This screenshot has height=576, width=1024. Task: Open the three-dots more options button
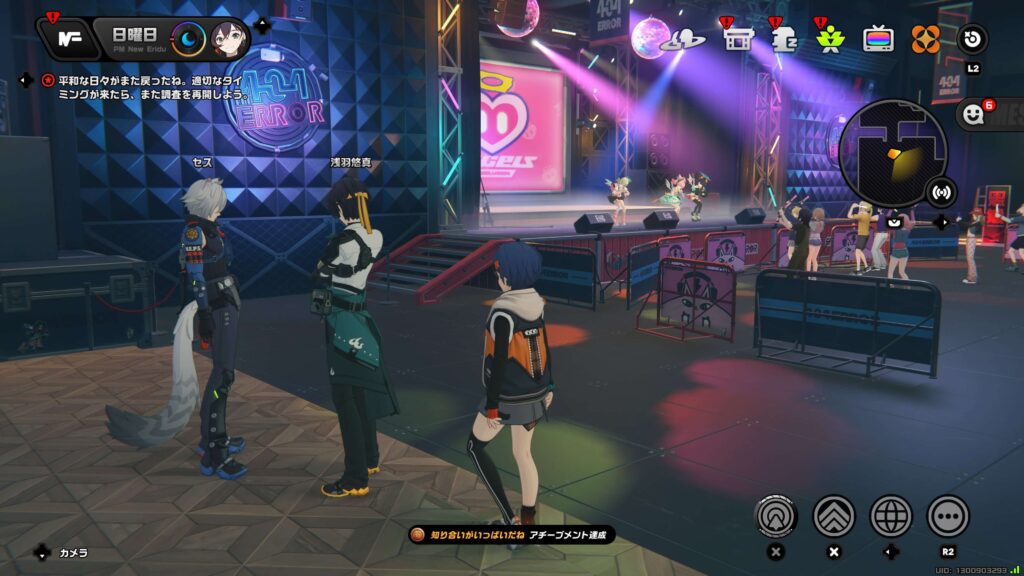pos(948,516)
